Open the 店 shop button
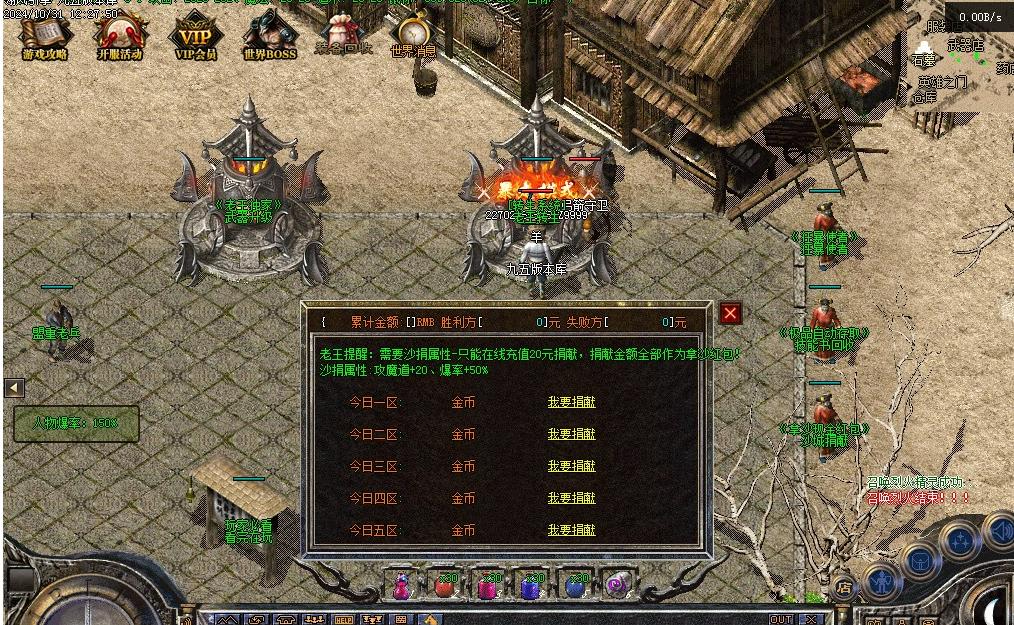The image size is (1014, 625). [845, 587]
